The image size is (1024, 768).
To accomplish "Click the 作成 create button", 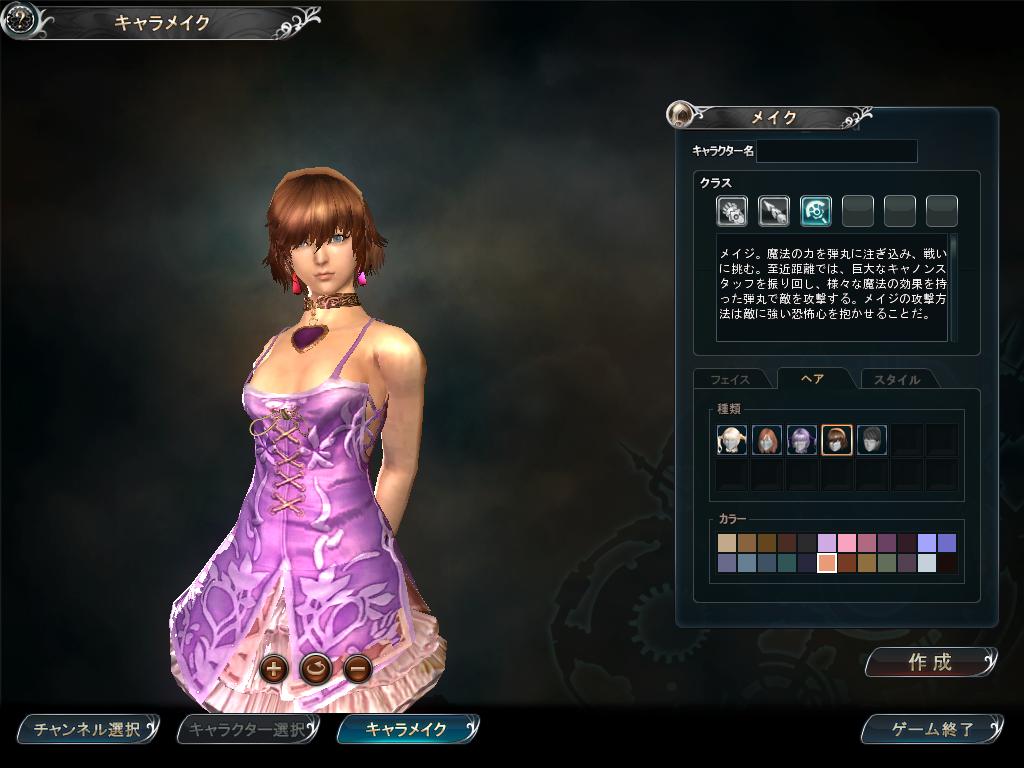I will click(x=931, y=662).
